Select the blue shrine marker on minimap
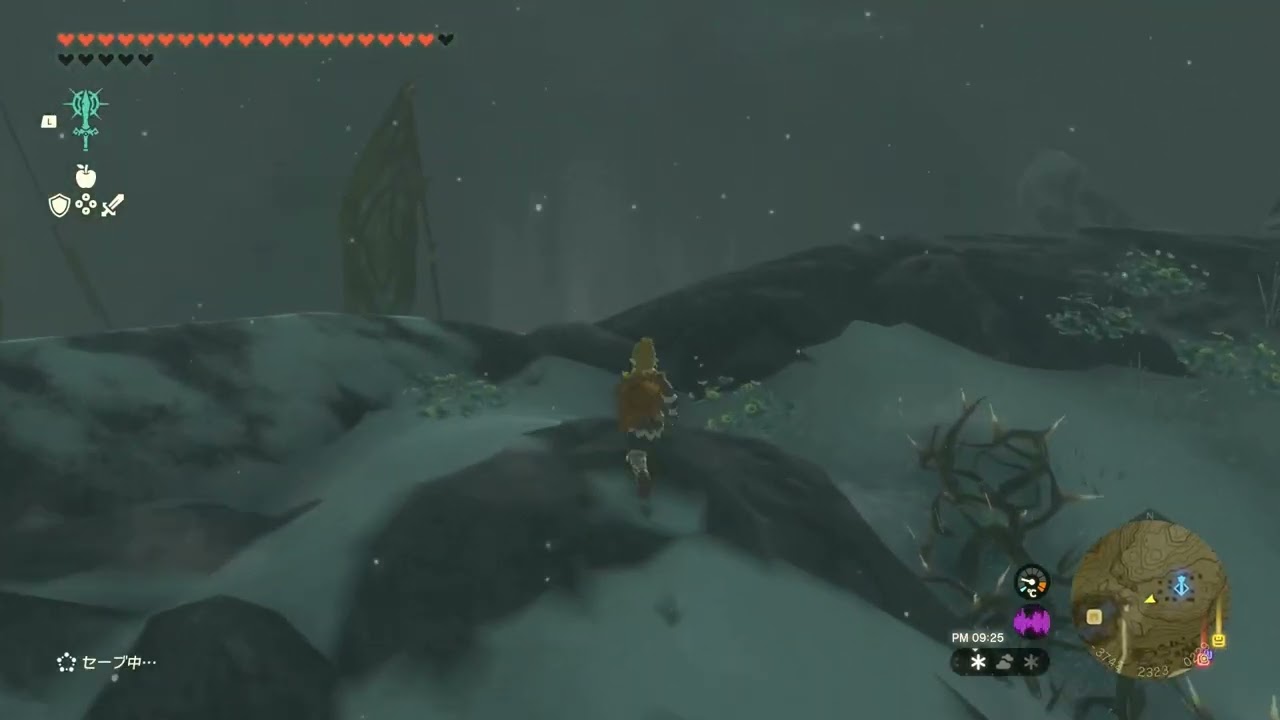Viewport: 1280px width, 720px height. (x=1181, y=586)
